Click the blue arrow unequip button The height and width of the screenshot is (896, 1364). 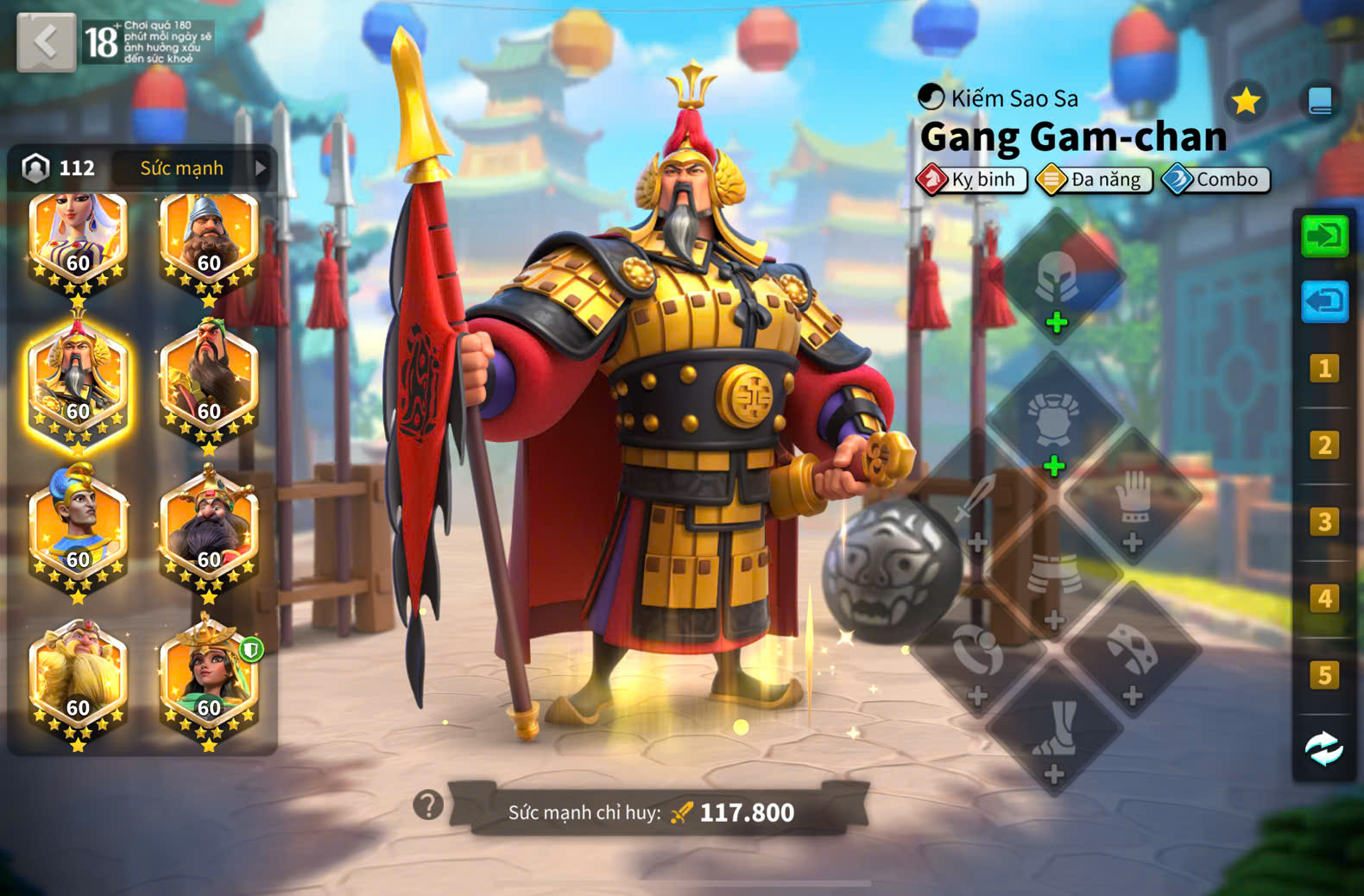[x=1323, y=301]
